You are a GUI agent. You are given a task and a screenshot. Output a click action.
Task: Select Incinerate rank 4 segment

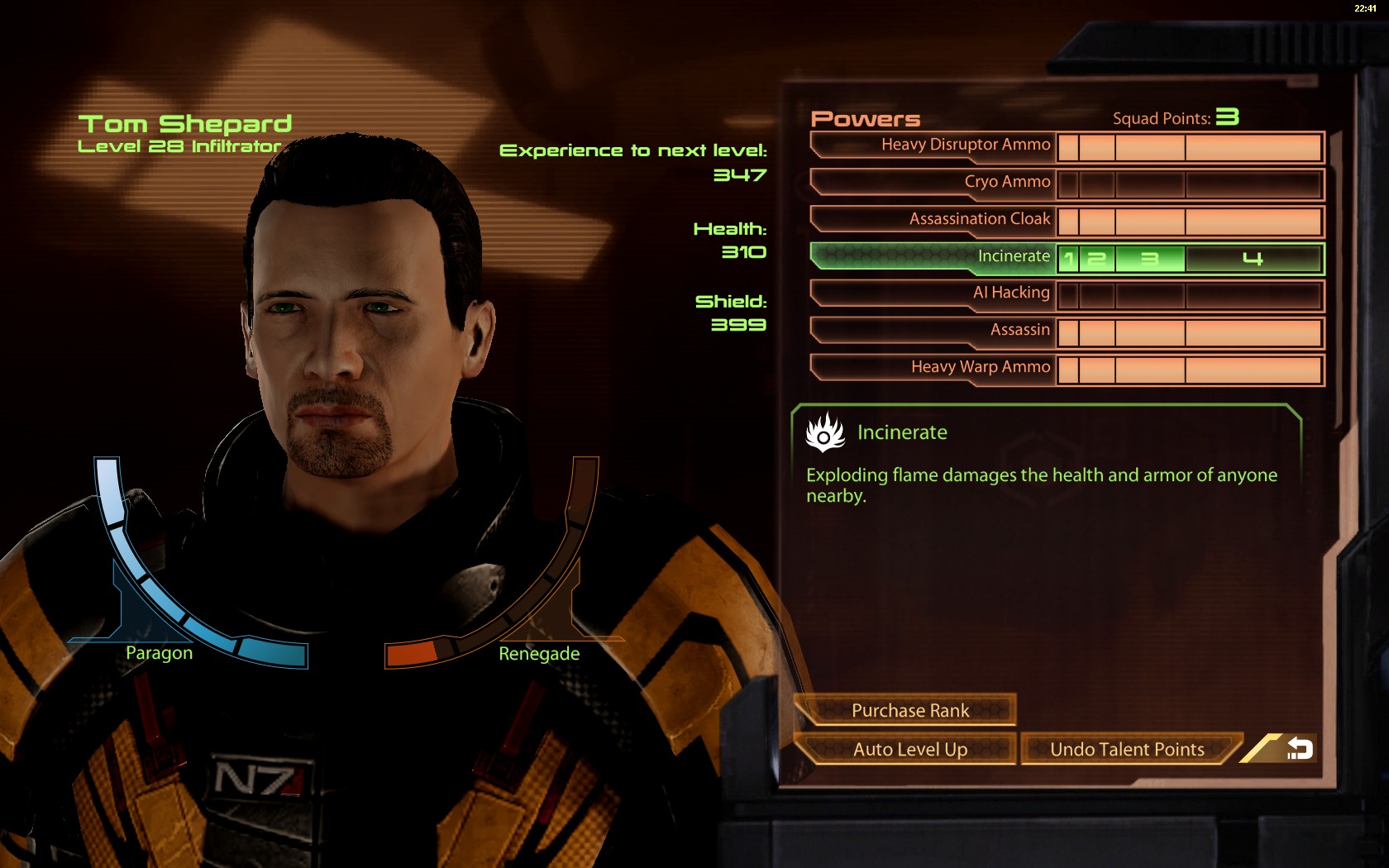[x=1253, y=259]
